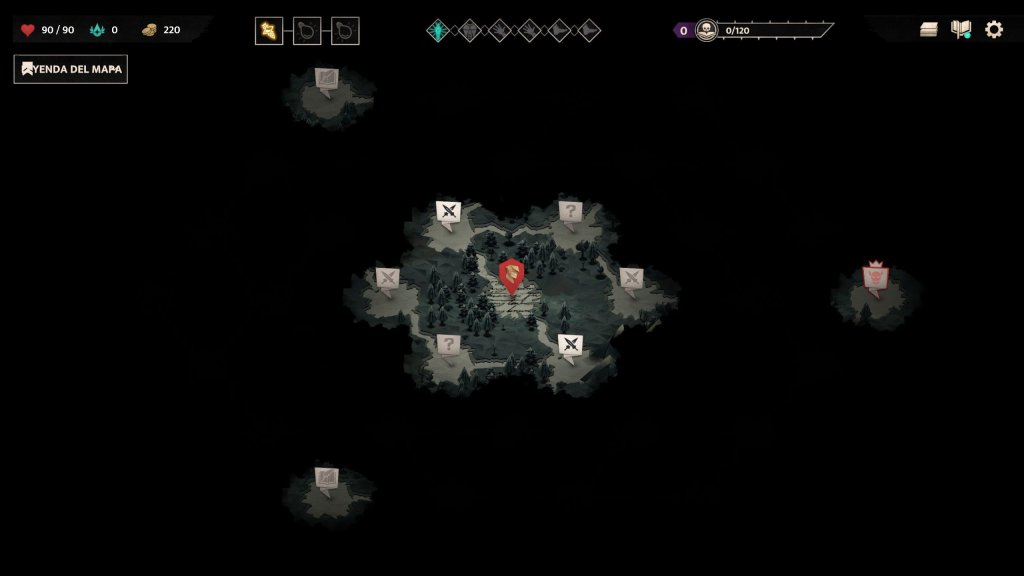Viewport: 1024px width, 576px height.
Task: Select the isolated map node at the top
Action: (327, 78)
